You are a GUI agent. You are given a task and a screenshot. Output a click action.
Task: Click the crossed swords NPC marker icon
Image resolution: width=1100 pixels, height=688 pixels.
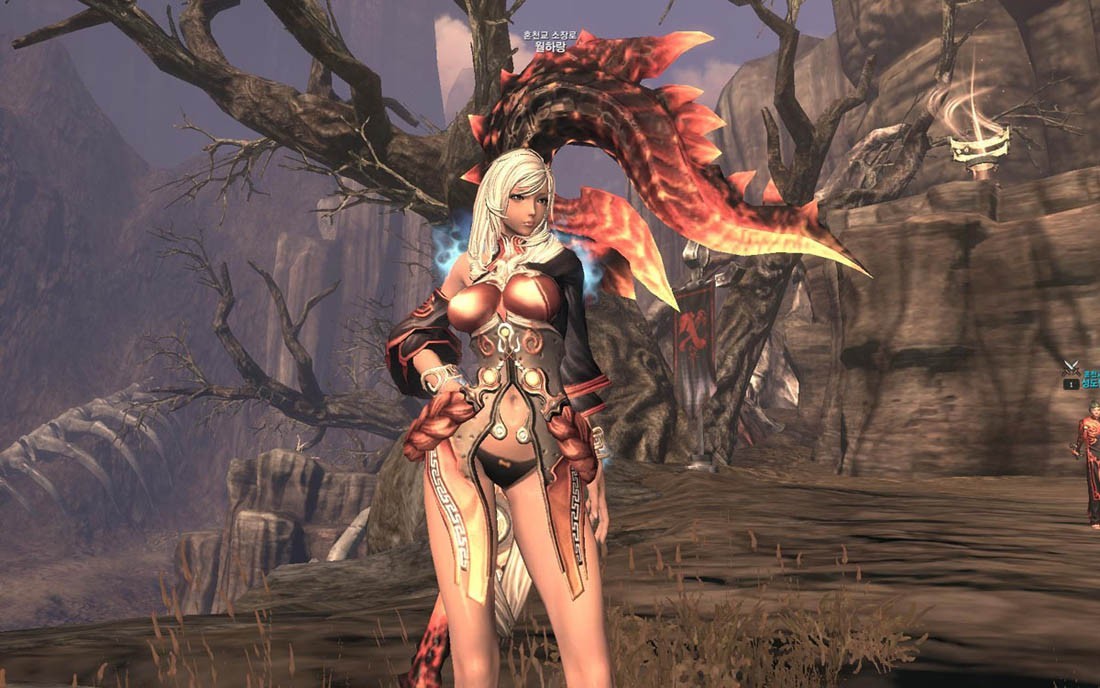(1071, 368)
